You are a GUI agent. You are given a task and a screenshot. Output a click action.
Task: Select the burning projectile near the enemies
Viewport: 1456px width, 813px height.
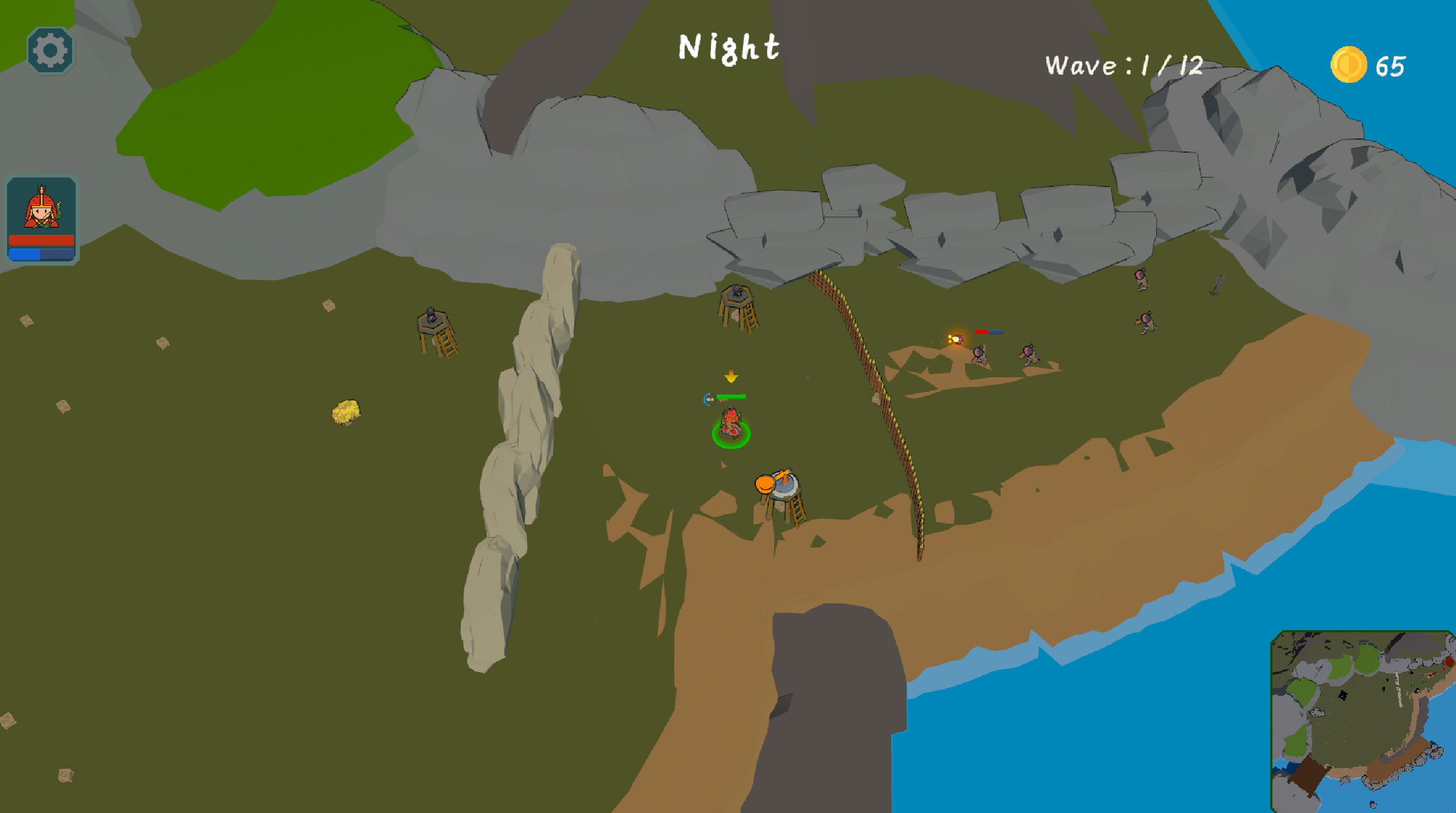(956, 341)
